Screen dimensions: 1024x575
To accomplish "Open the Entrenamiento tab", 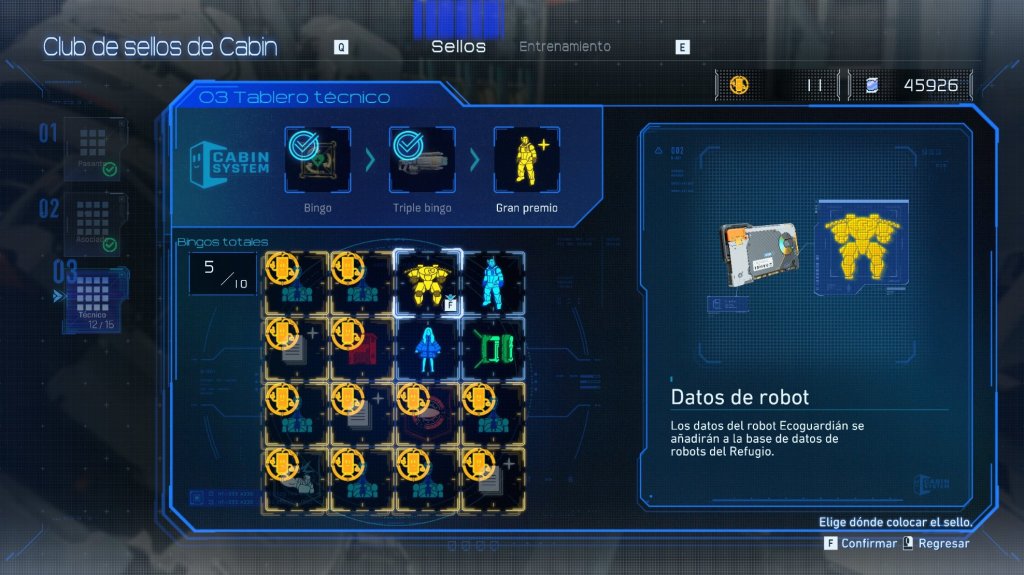I will pyautogui.click(x=564, y=47).
